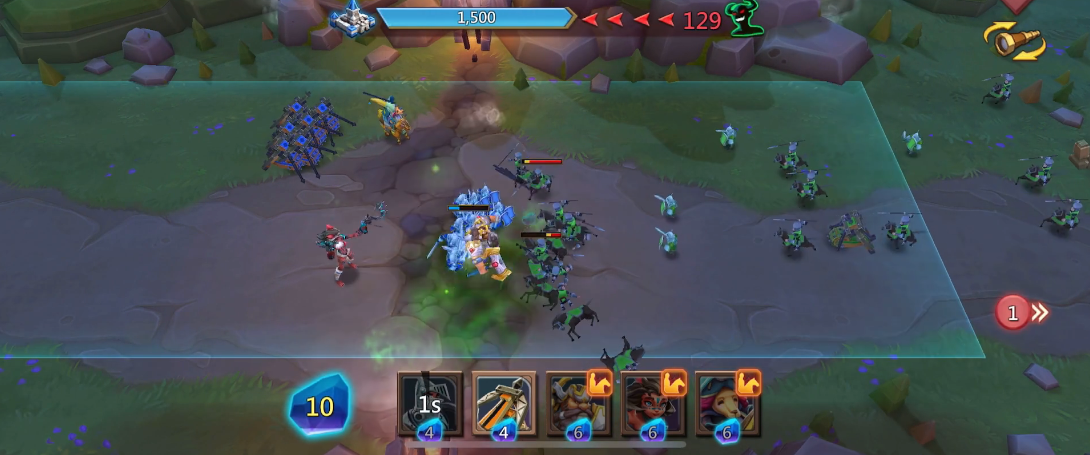The width and height of the screenshot is (1090, 455).
Task: Select the ballista siege card
Action: [x=504, y=403]
